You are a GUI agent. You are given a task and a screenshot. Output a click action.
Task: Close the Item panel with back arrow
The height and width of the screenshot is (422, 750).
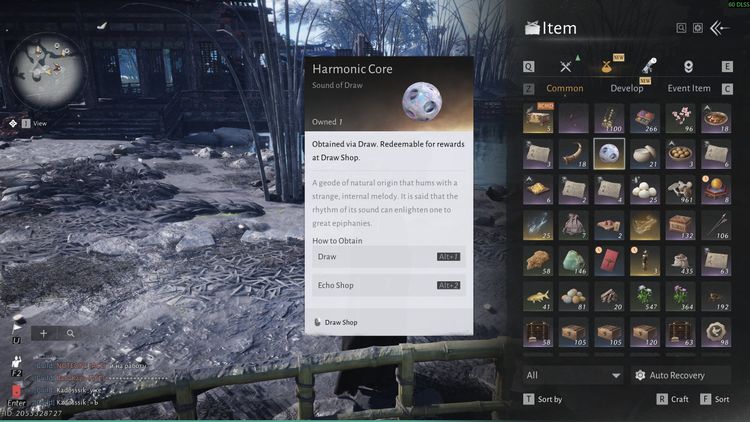(x=720, y=29)
